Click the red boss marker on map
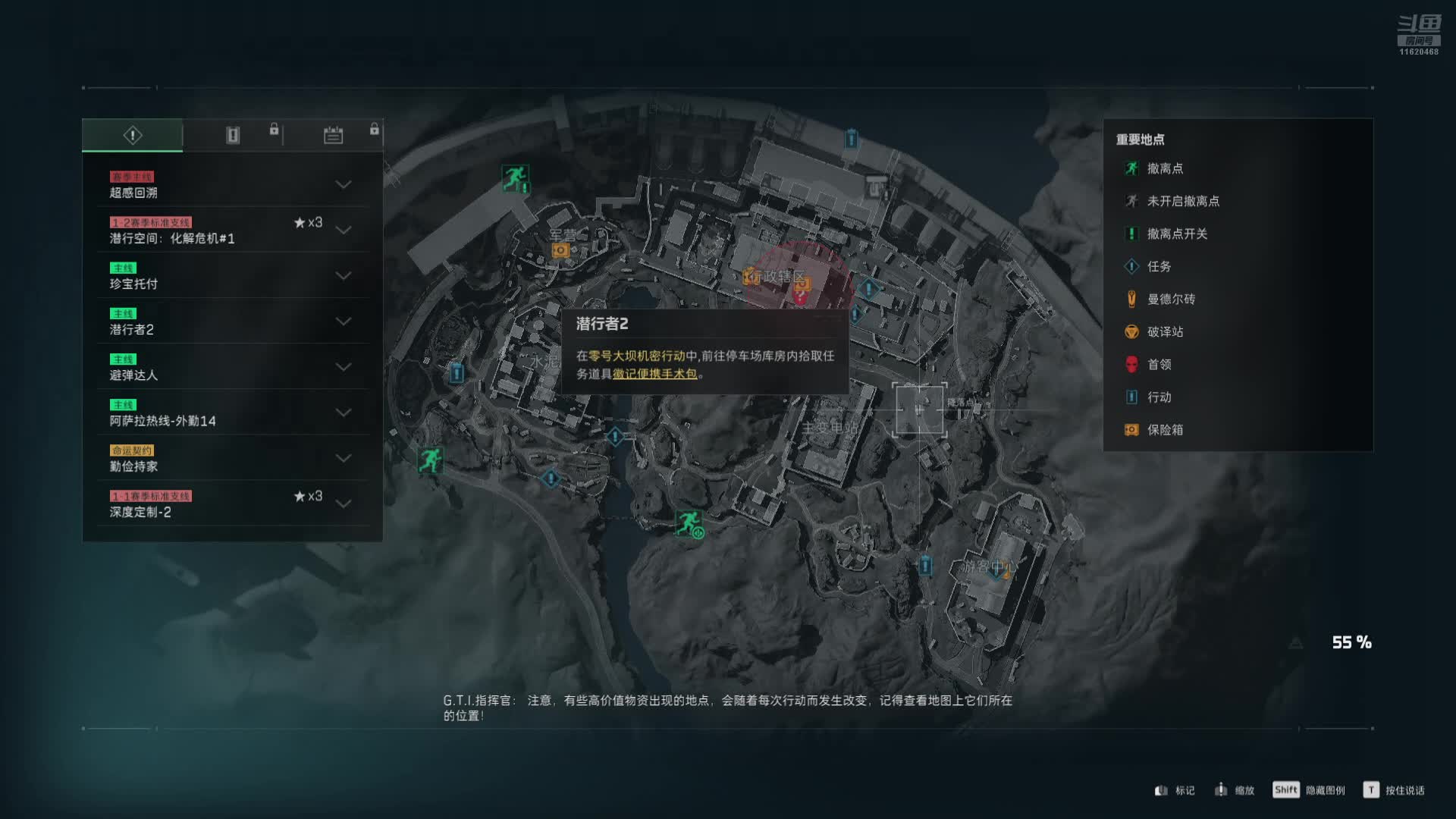Screen dimensions: 1456x819 pyautogui.click(x=800, y=297)
